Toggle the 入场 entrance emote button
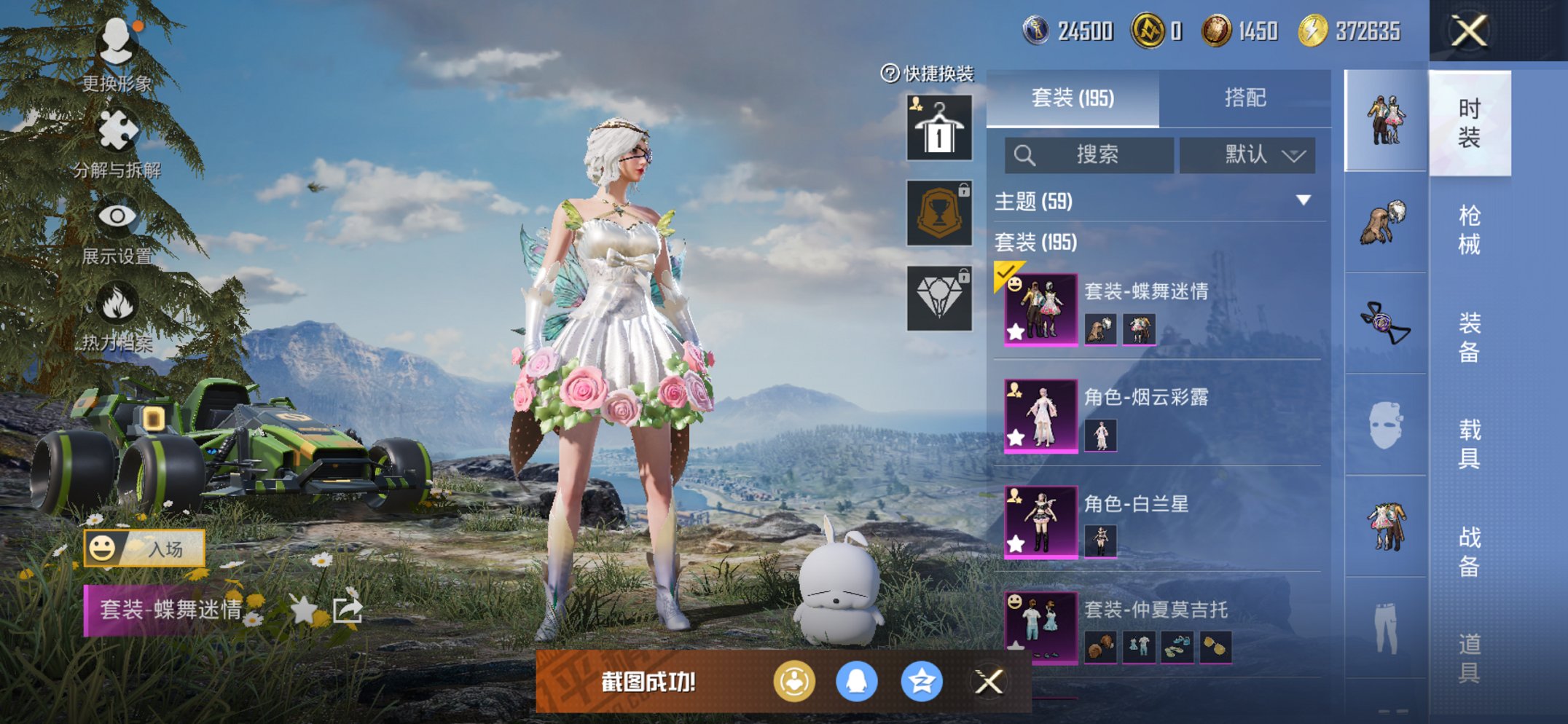 pyautogui.click(x=144, y=548)
